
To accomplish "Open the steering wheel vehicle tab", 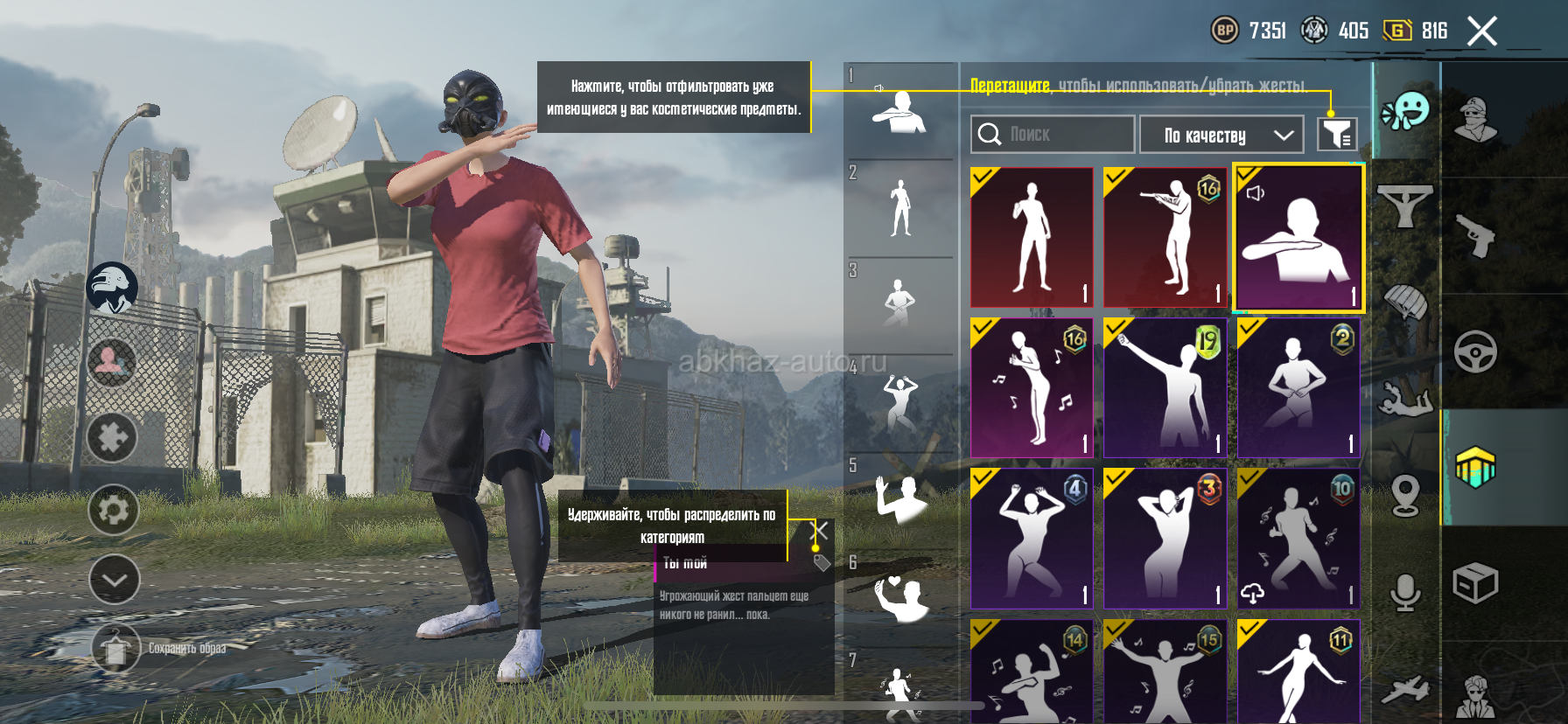I will click(1475, 352).
